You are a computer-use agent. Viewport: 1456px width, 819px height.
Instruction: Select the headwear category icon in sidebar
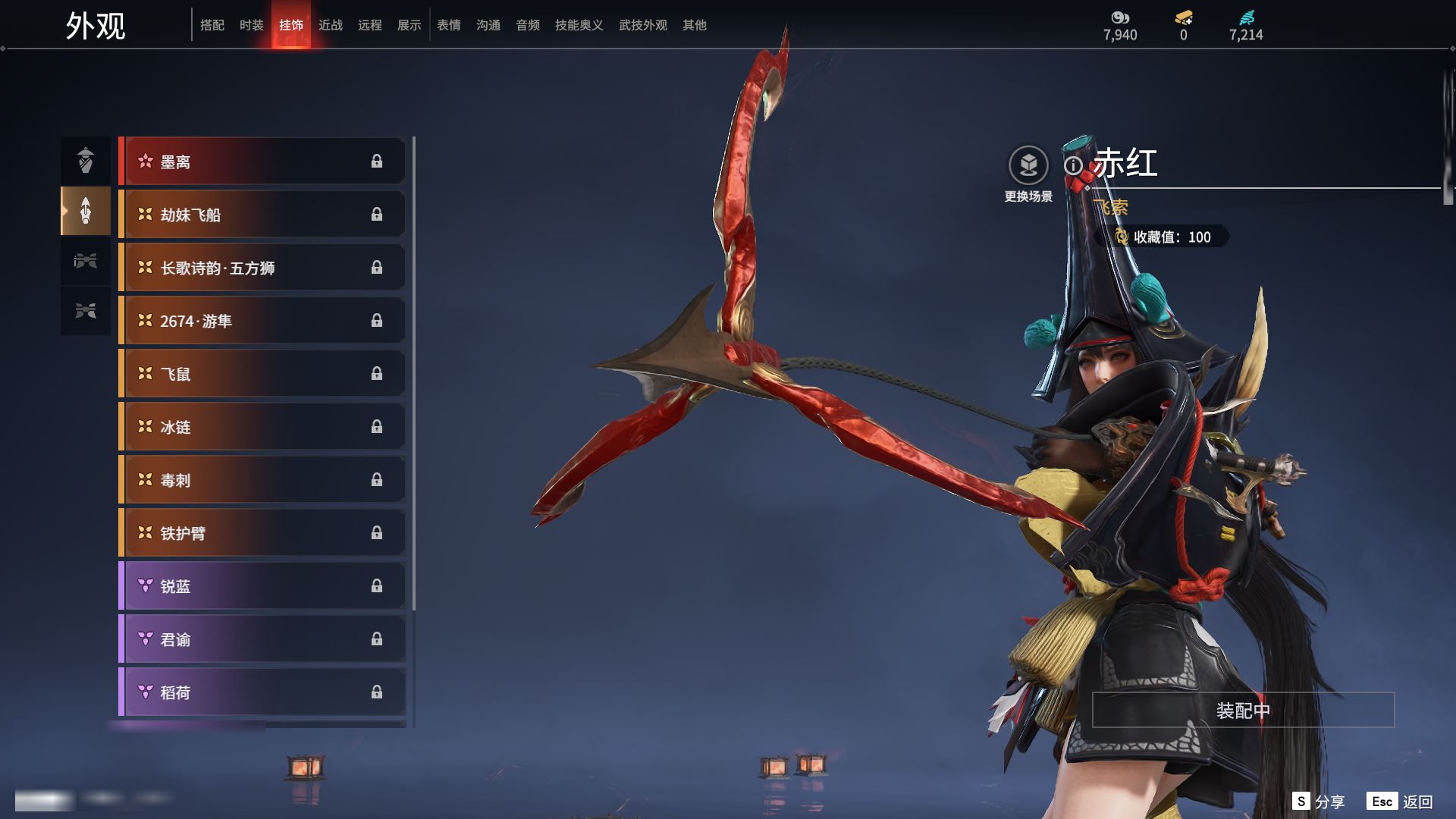point(86,160)
